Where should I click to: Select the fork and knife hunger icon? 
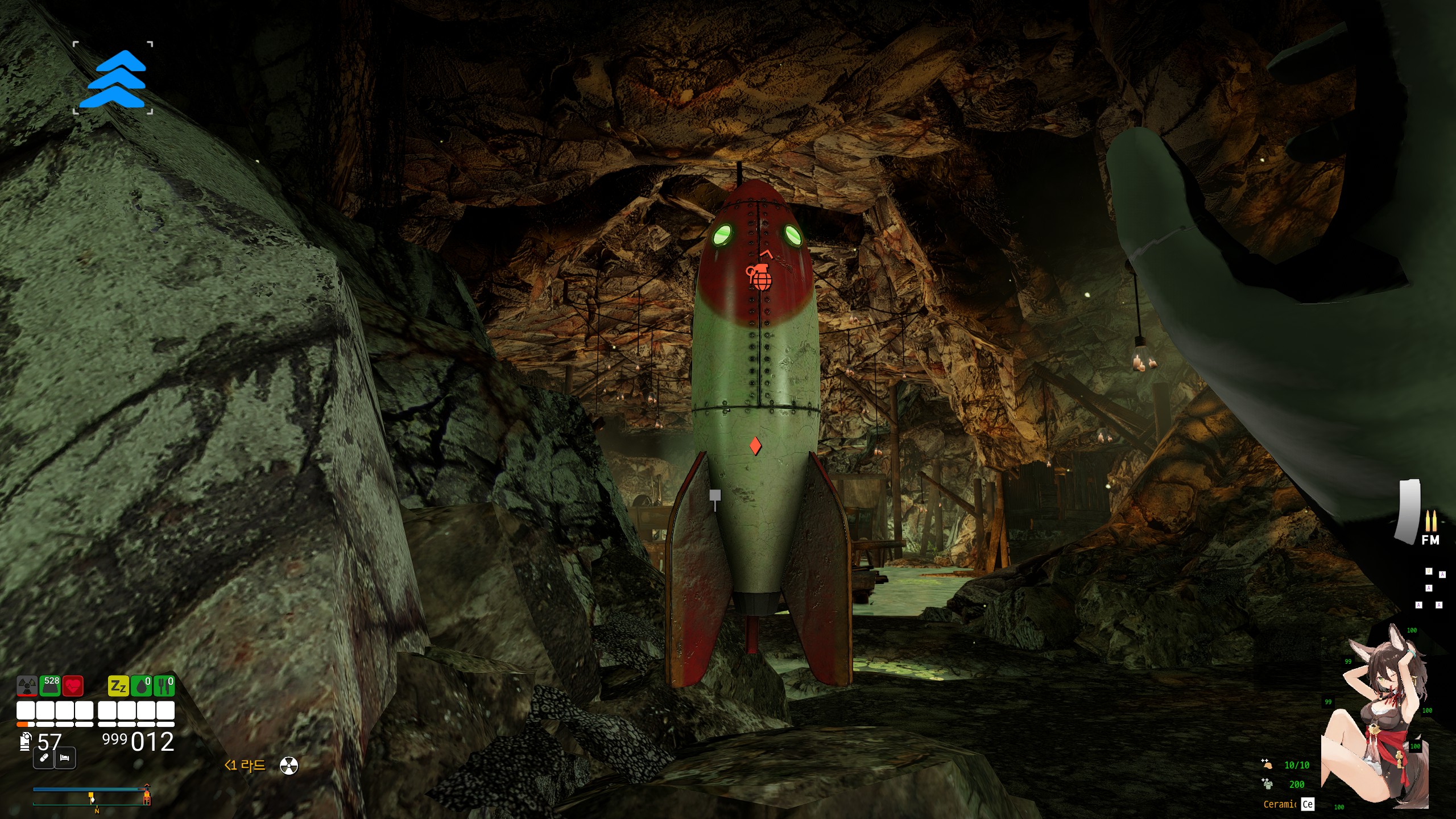pos(164,686)
